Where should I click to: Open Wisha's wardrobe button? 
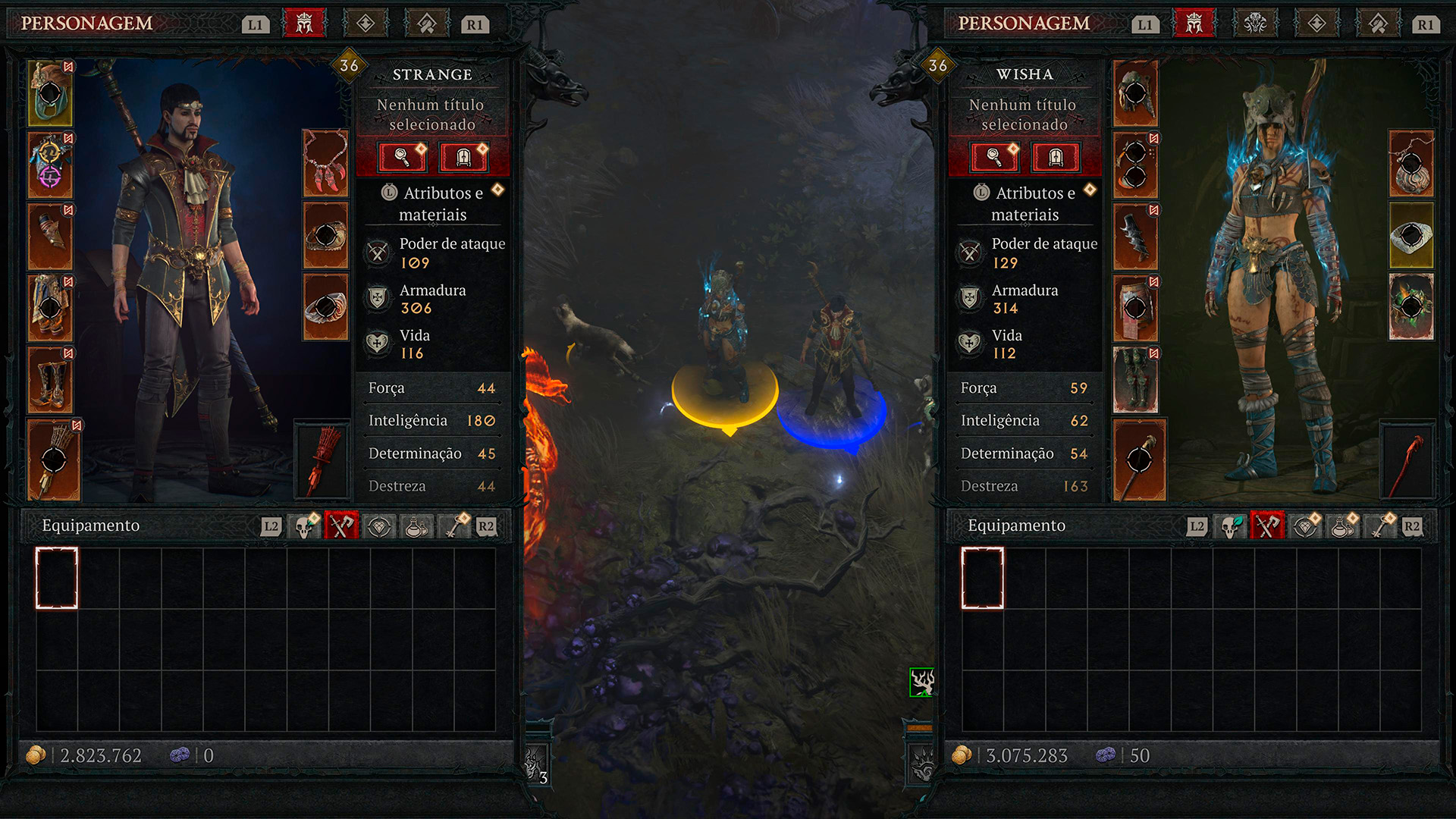[x=1056, y=157]
